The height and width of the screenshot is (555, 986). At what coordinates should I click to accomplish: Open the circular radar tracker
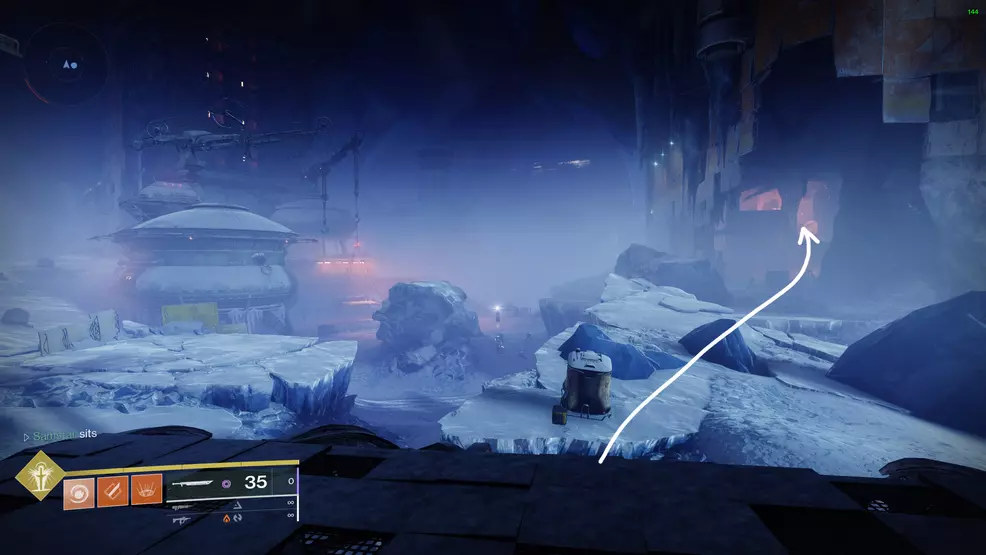[67, 64]
